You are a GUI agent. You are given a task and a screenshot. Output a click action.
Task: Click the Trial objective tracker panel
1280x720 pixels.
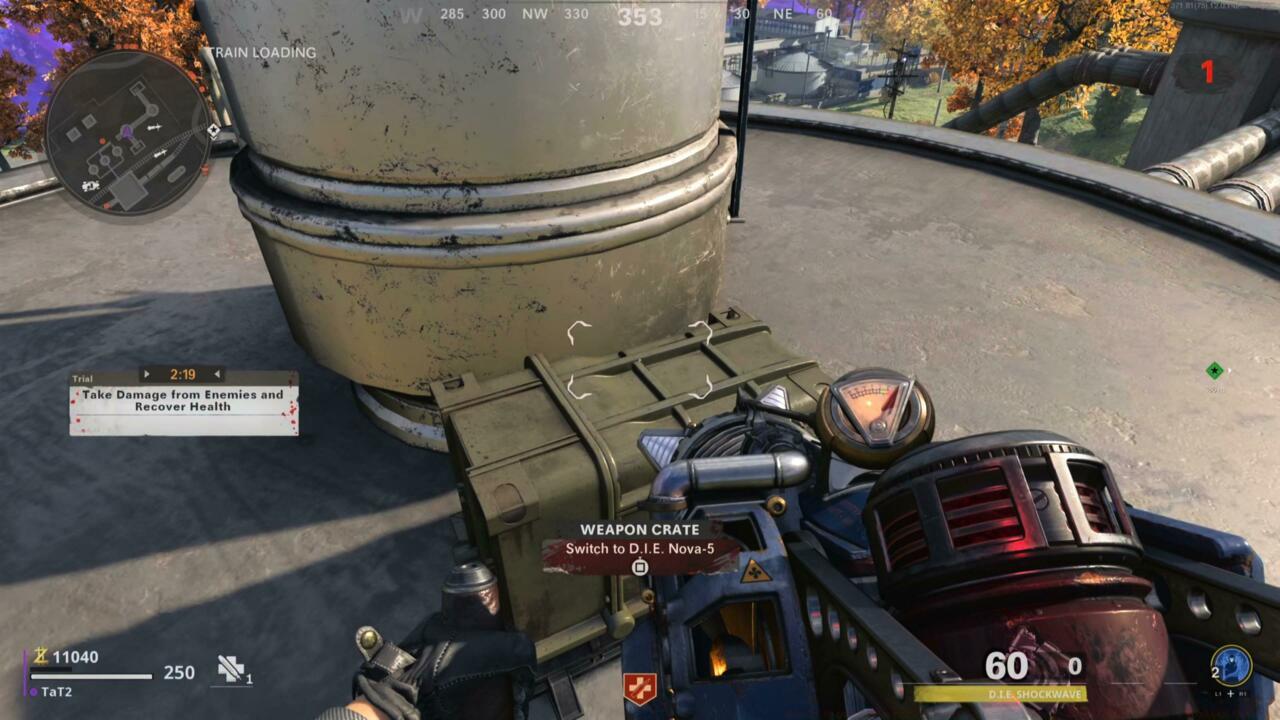click(x=184, y=402)
